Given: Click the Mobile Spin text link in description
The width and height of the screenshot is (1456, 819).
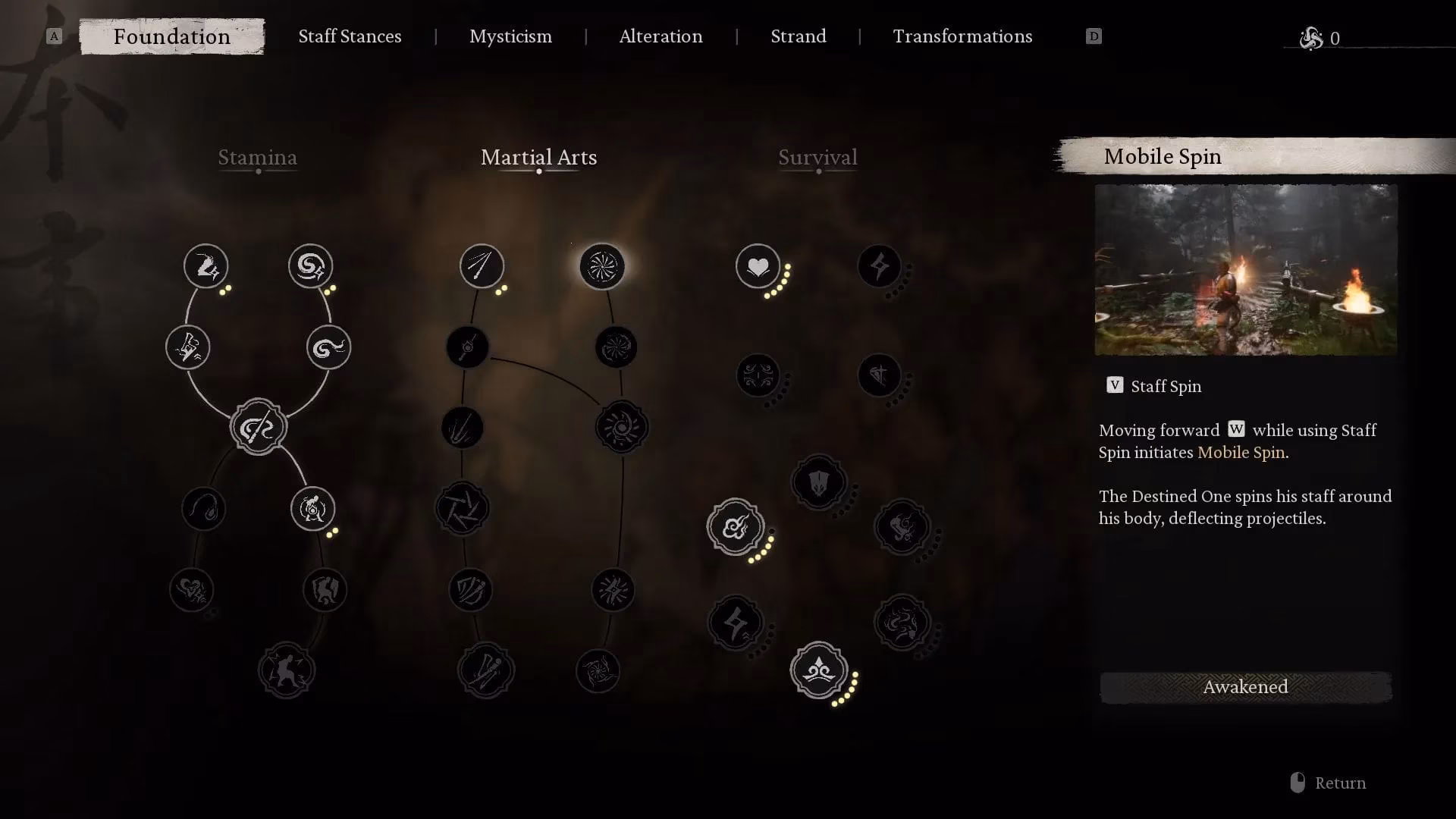Looking at the screenshot, I should click(1241, 452).
